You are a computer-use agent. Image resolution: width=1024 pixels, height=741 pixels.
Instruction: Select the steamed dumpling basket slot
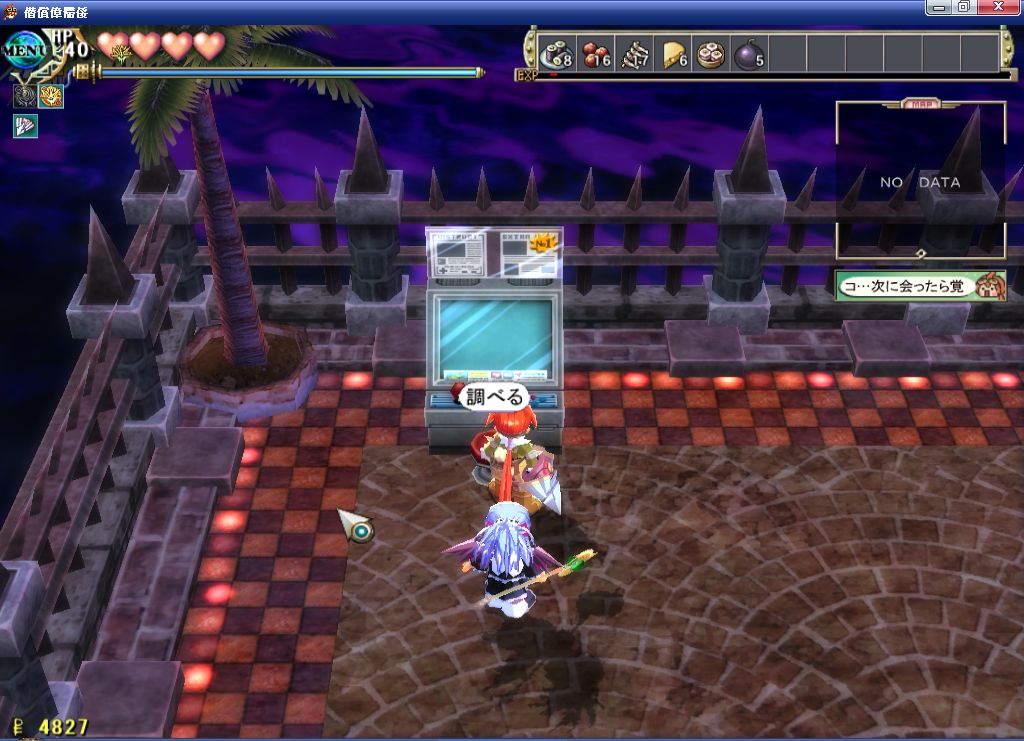tap(713, 53)
